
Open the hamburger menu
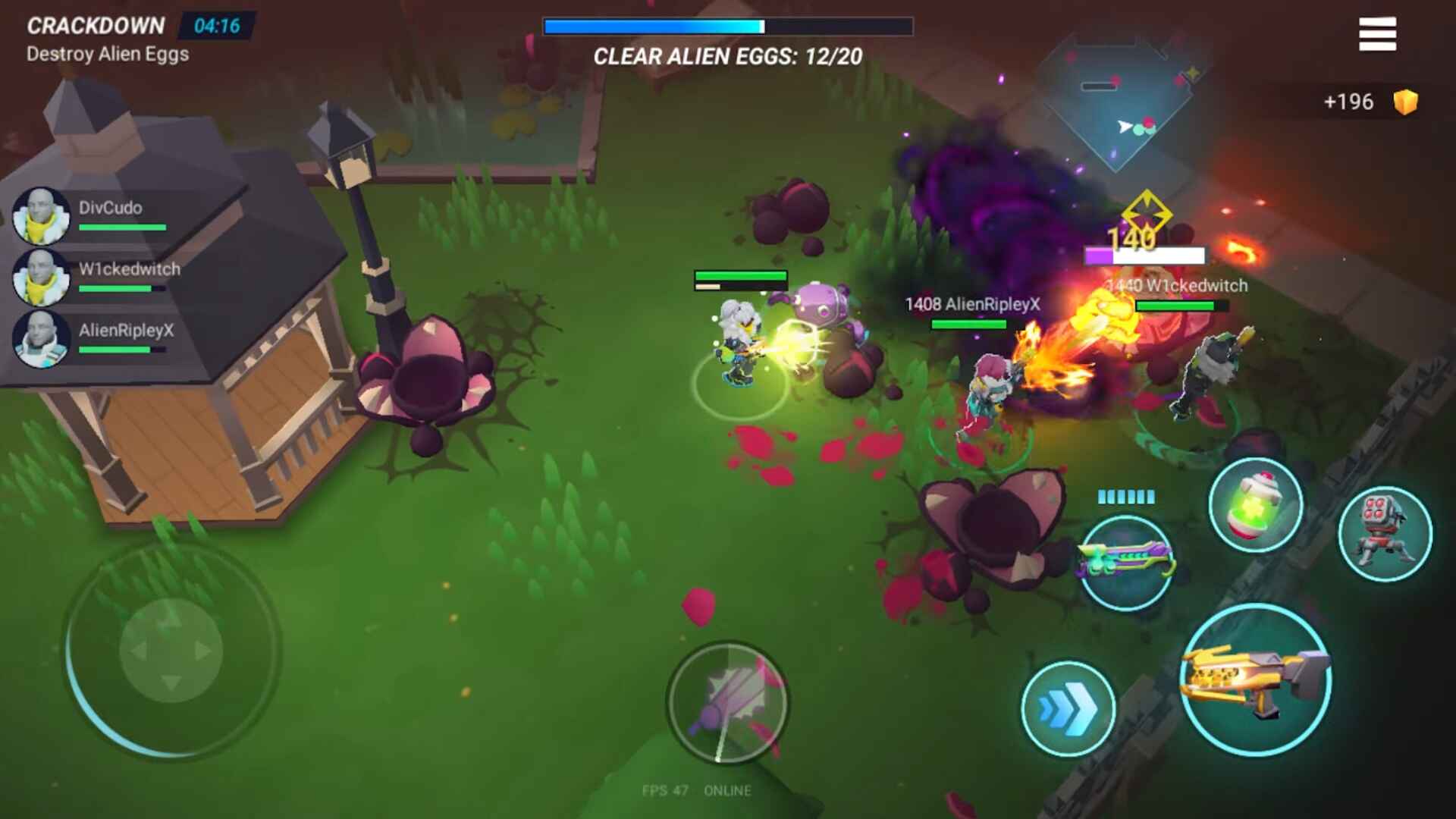[x=1377, y=34]
